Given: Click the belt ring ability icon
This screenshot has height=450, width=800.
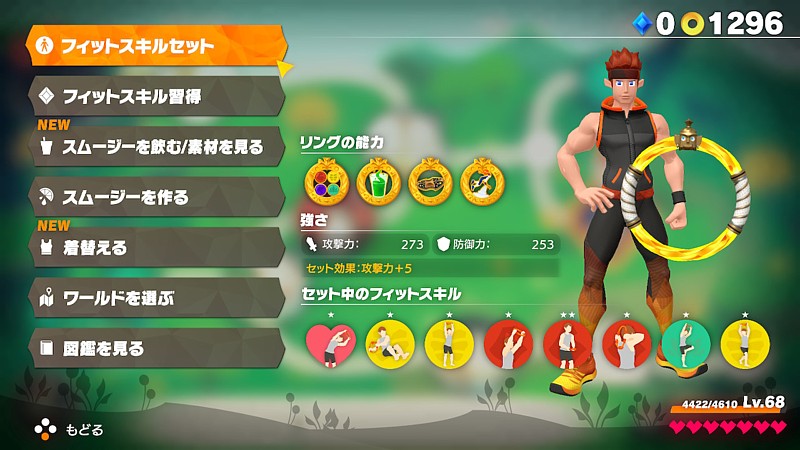Looking at the screenshot, I should point(430,182).
